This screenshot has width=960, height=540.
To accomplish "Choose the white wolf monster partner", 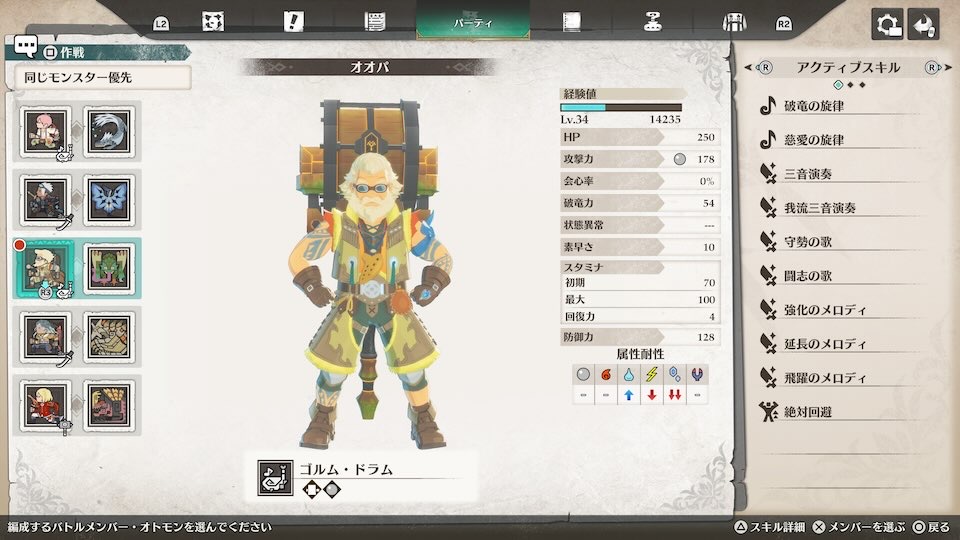I will (x=108, y=131).
